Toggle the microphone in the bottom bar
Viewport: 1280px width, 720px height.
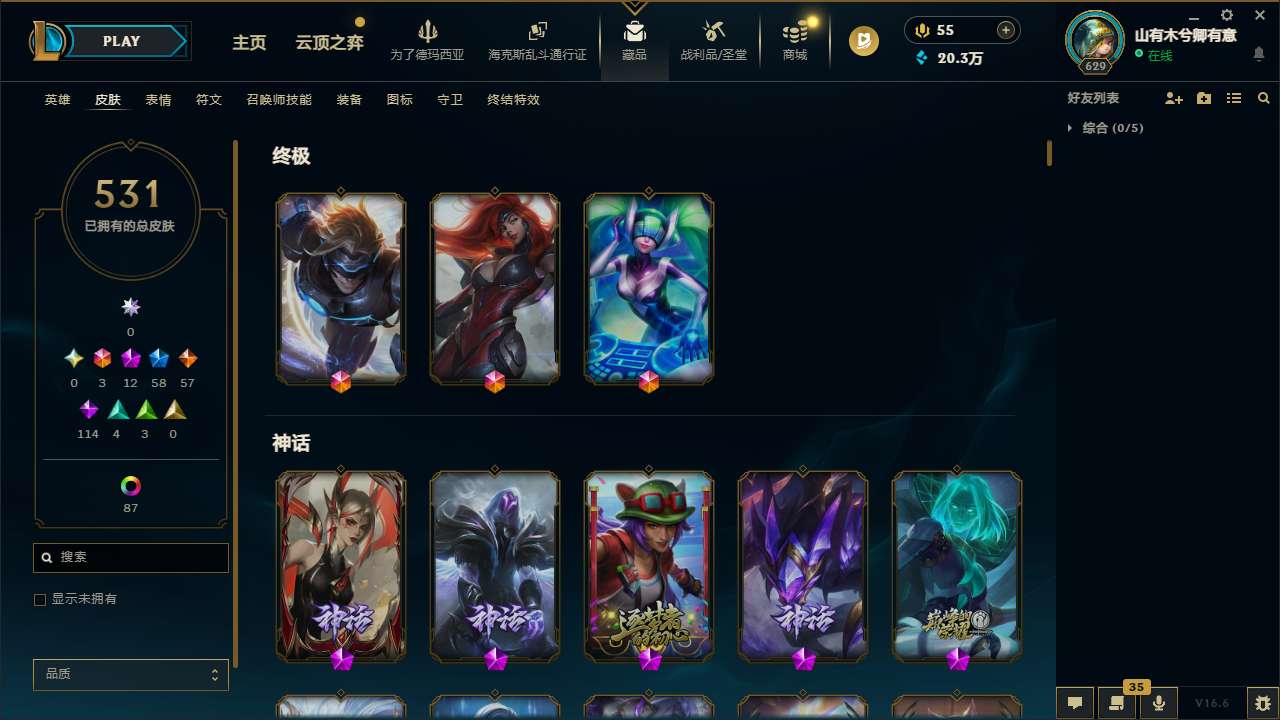pyautogui.click(x=1158, y=704)
